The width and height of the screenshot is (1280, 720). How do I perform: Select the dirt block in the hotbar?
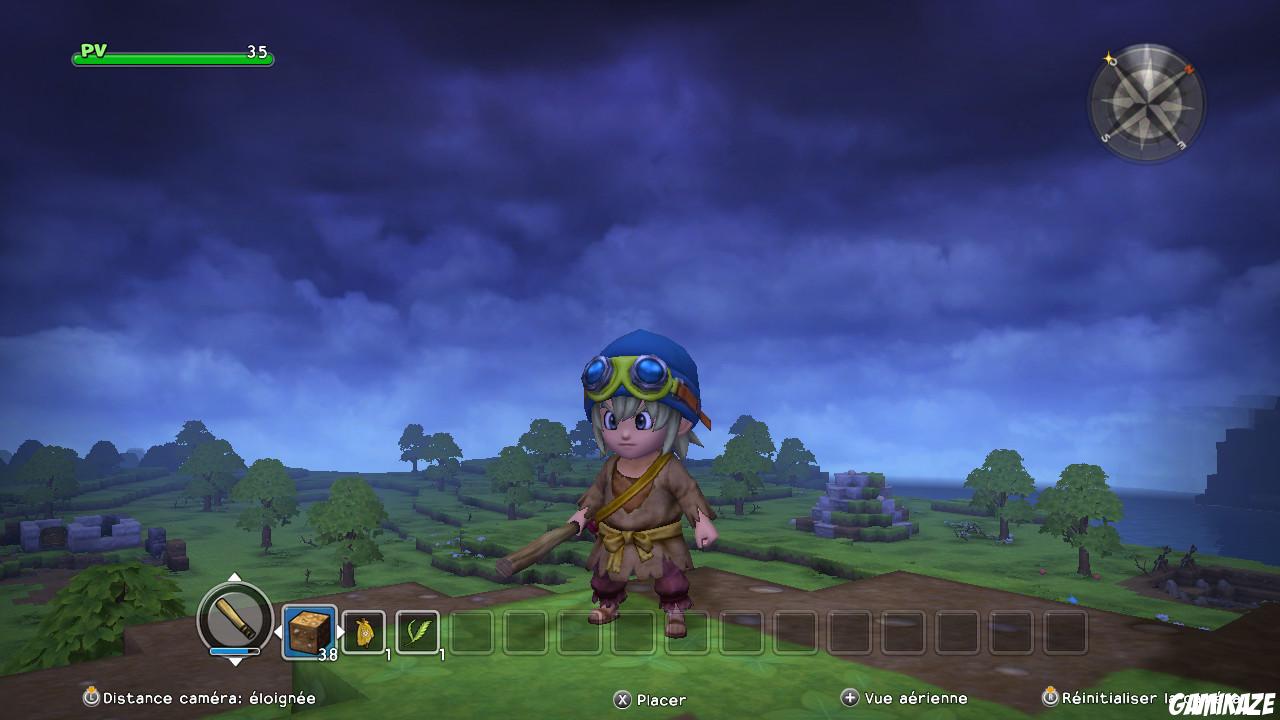tap(308, 630)
